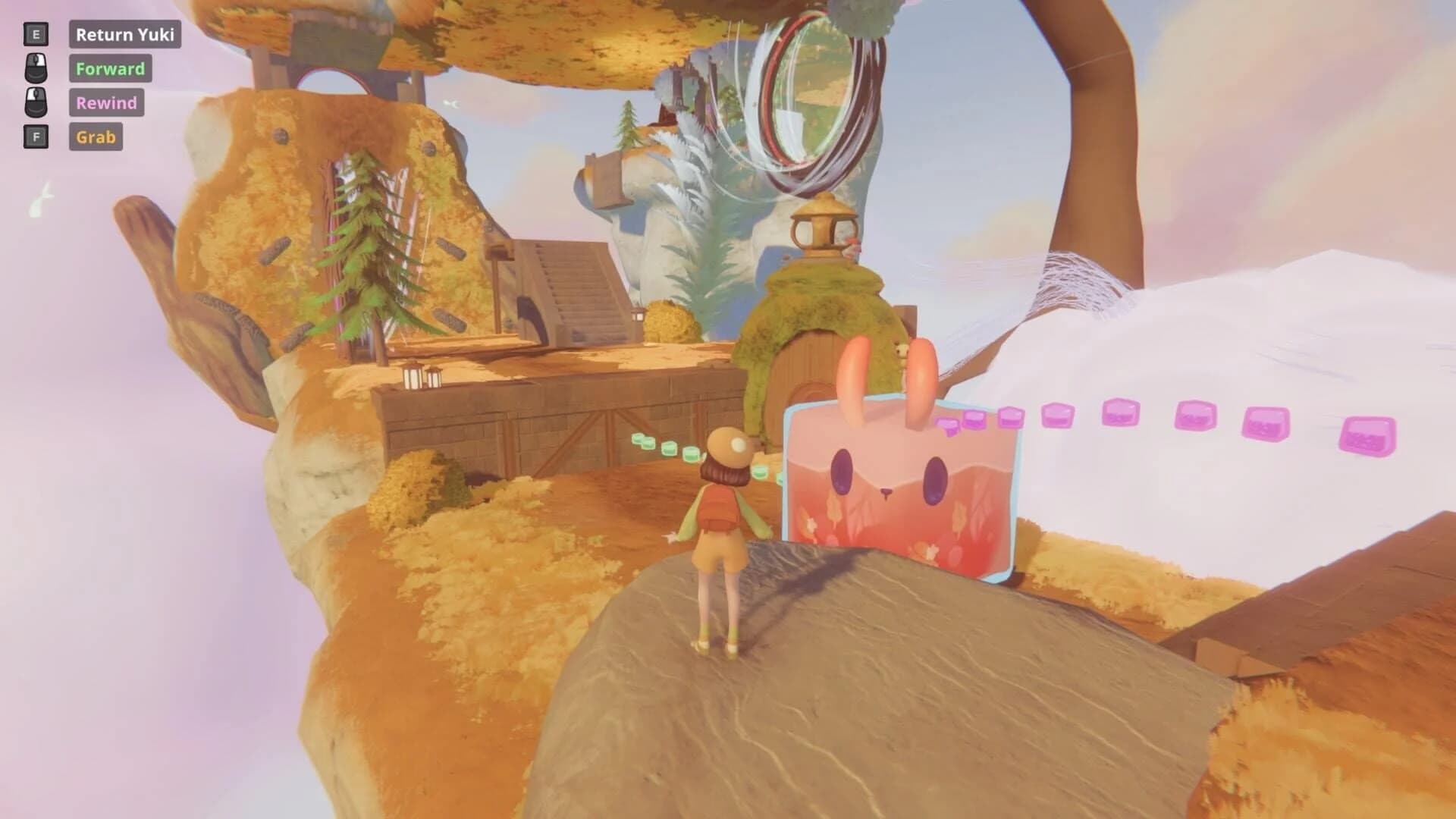Toggle the Return Yuki action

click(x=125, y=34)
